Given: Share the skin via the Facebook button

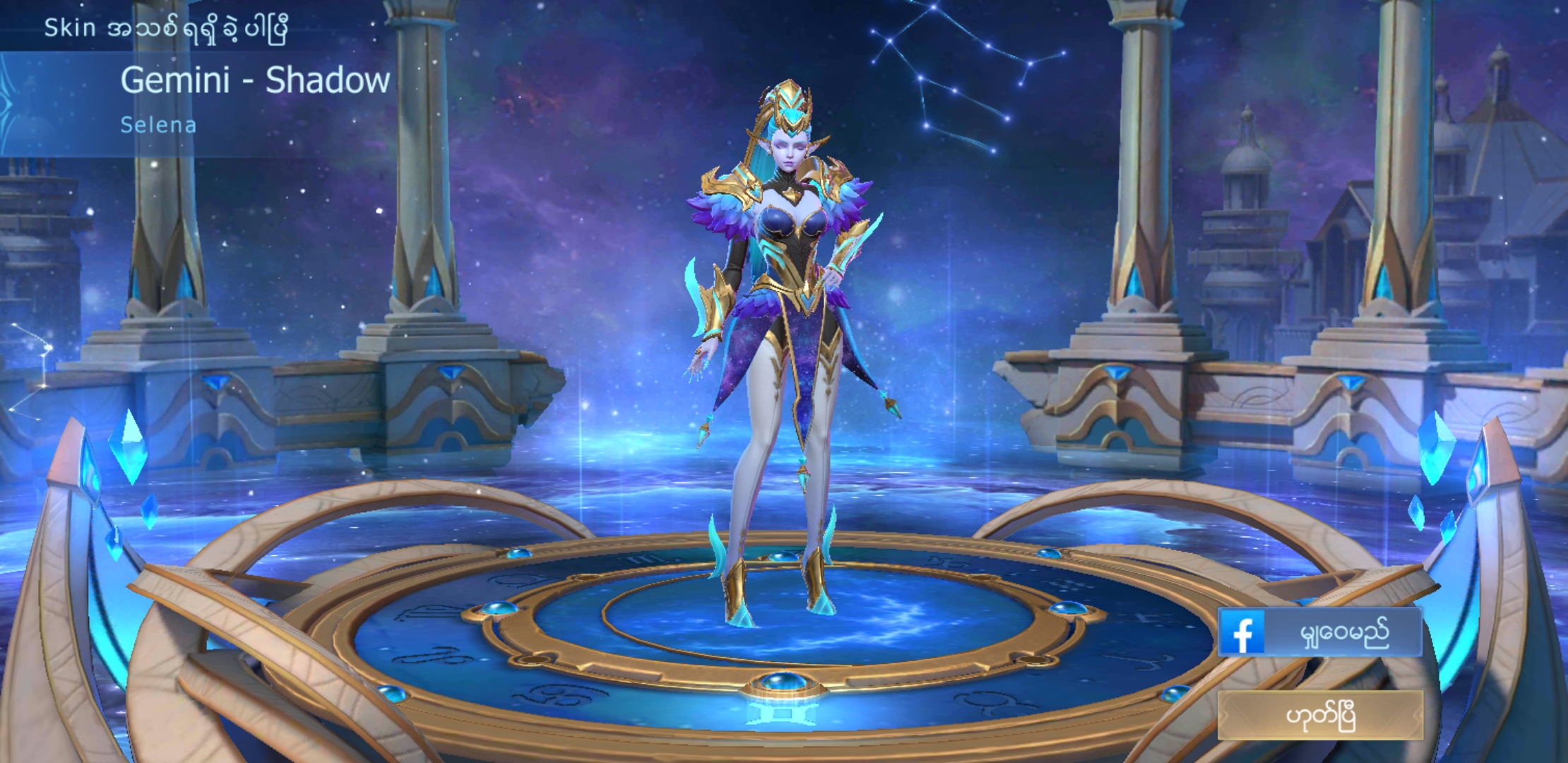Looking at the screenshot, I should click(x=1319, y=632).
